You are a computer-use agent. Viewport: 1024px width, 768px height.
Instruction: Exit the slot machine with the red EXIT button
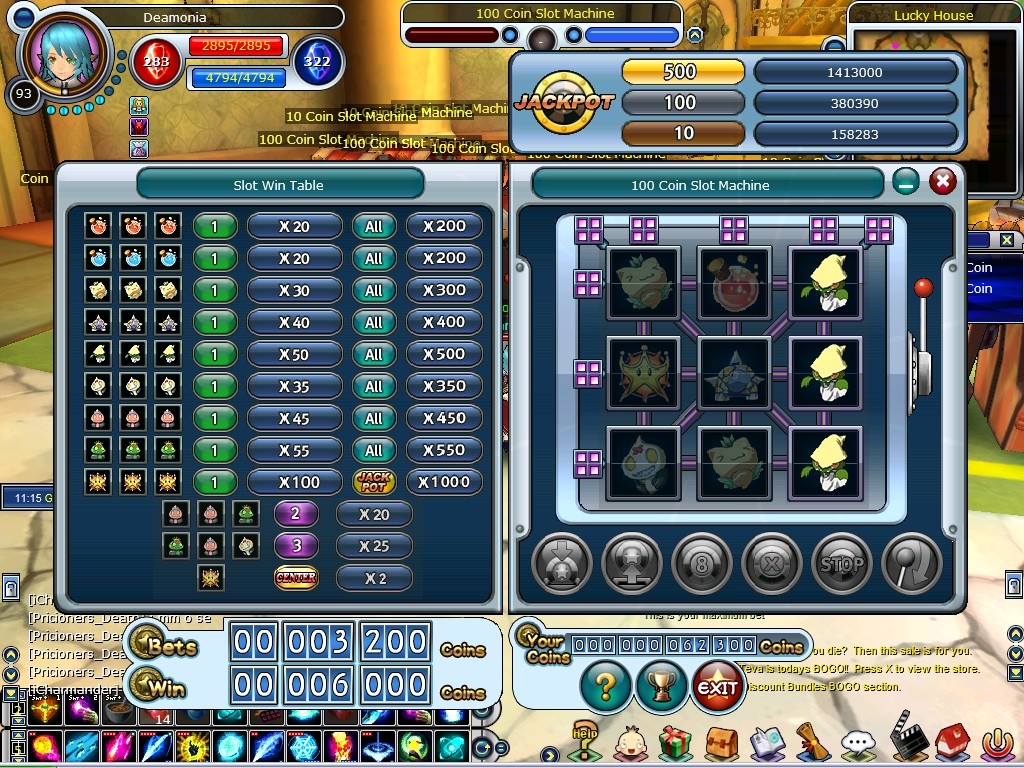[x=717, y=687]
